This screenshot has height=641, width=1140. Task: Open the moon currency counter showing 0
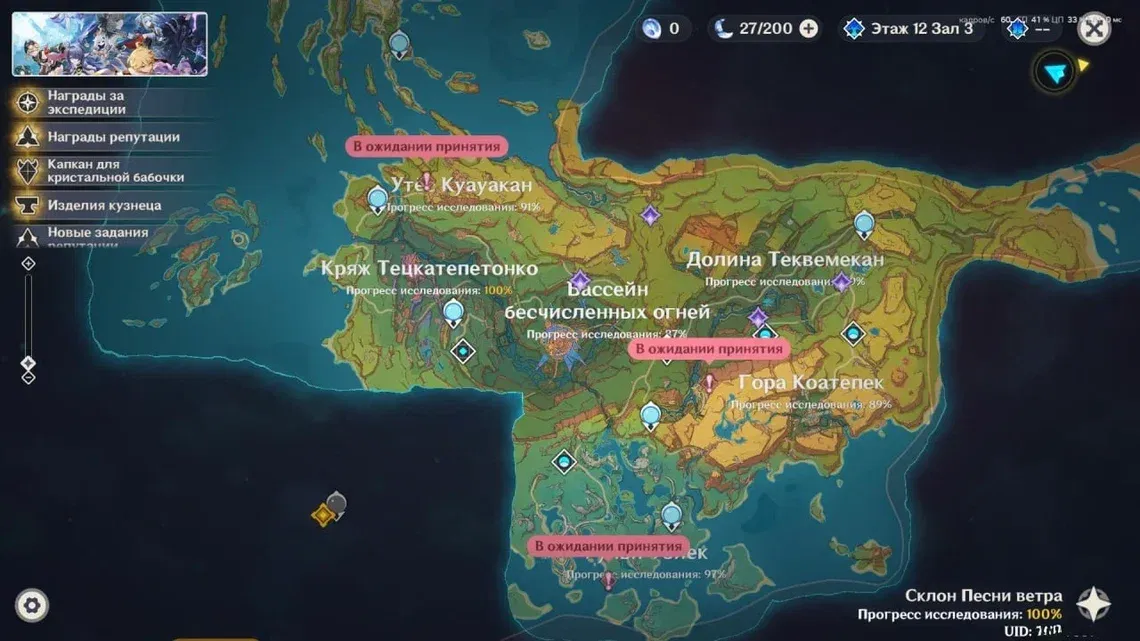pos(662,29)
